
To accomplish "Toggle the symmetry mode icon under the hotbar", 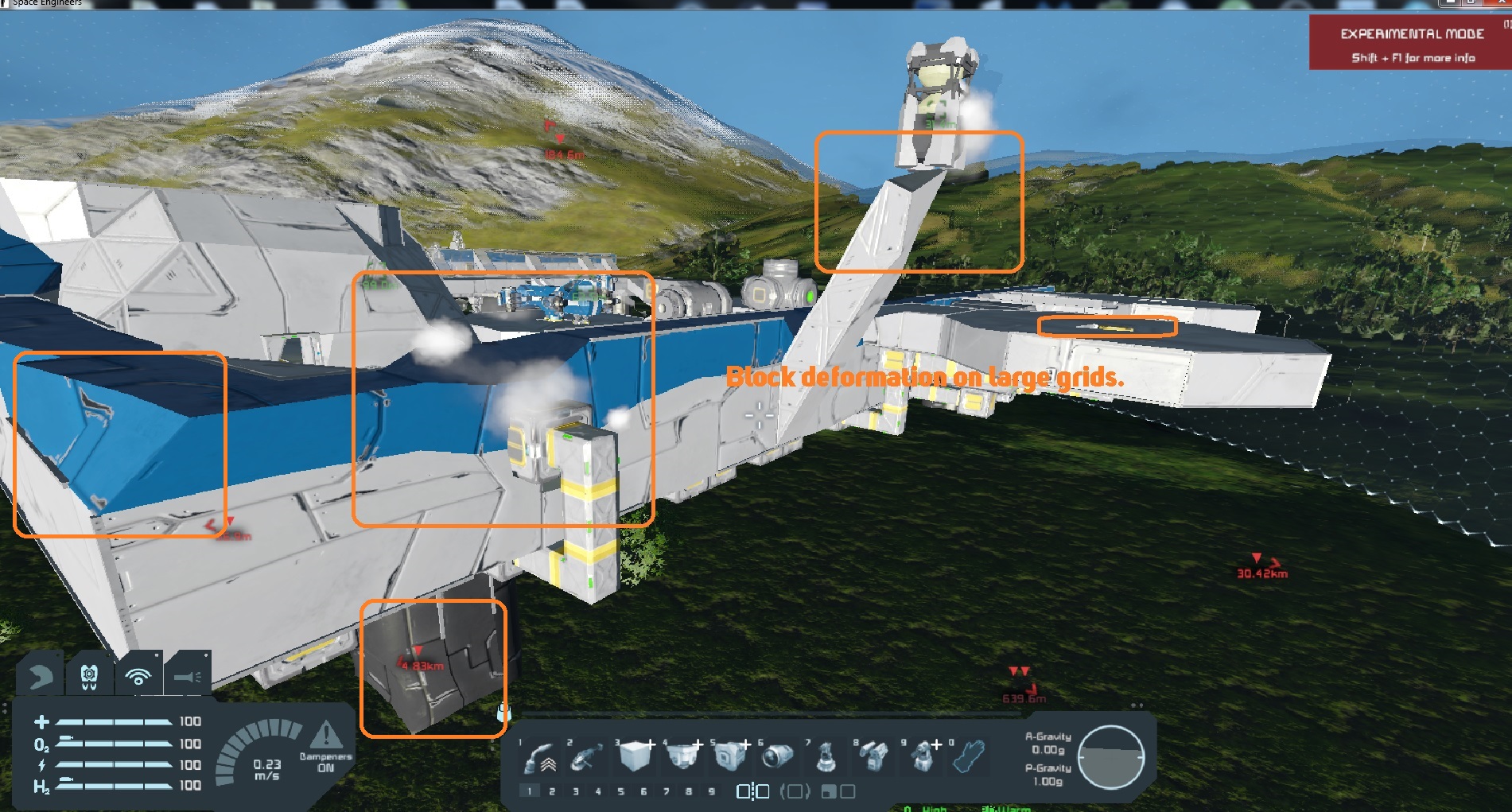I will click(752, 791).
